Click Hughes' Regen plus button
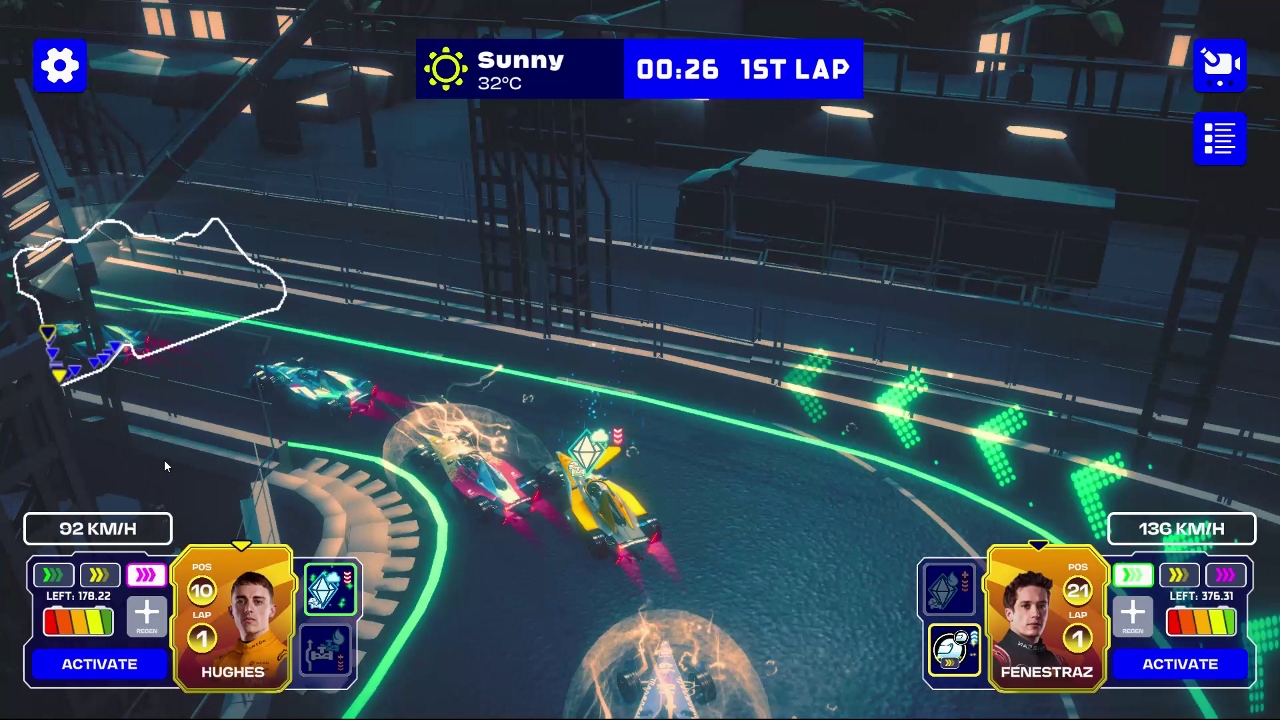 pyautogui.click(x=146, y=617)
